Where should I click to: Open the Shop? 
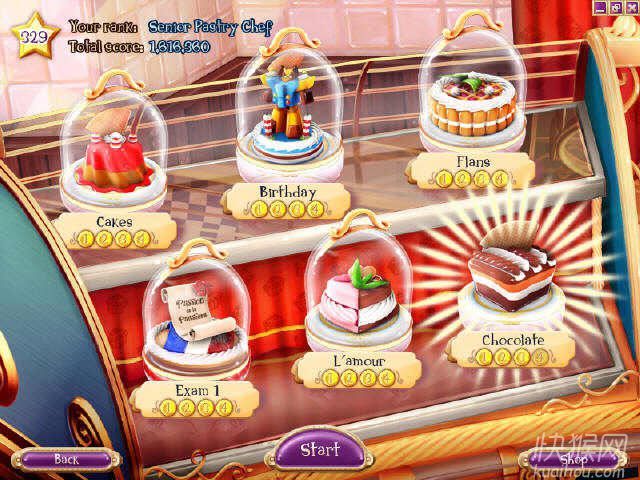tap(573, 459)
